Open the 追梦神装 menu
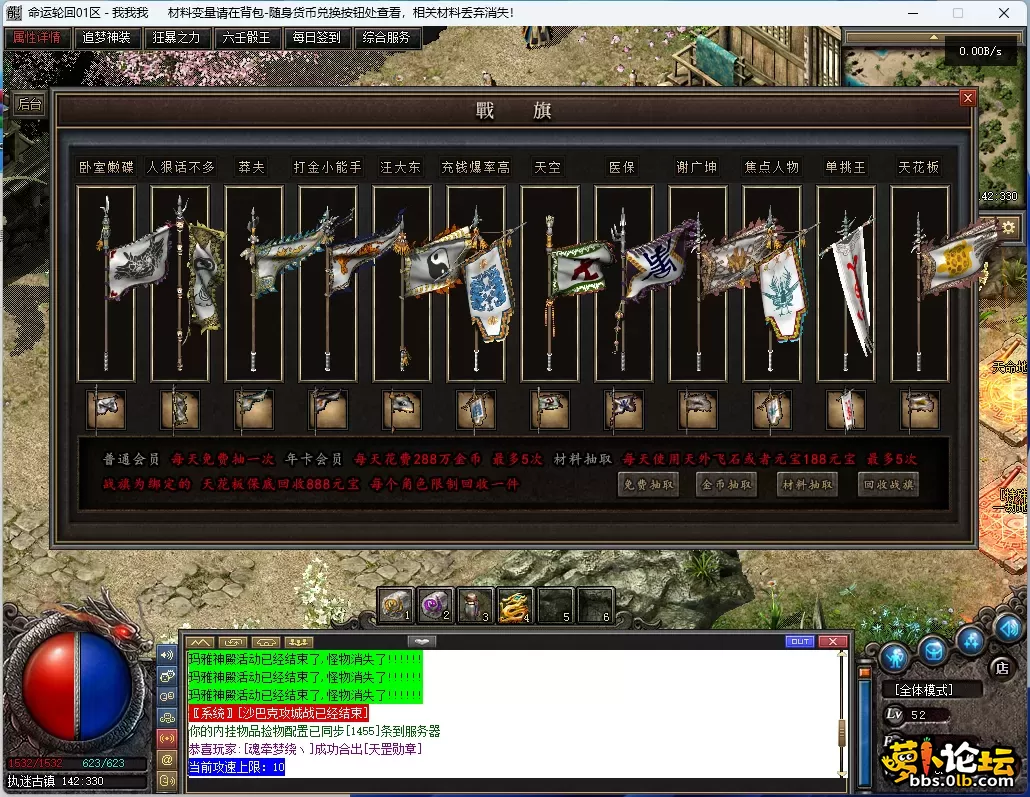The image size is (1030, 797). tap(106, 38)
